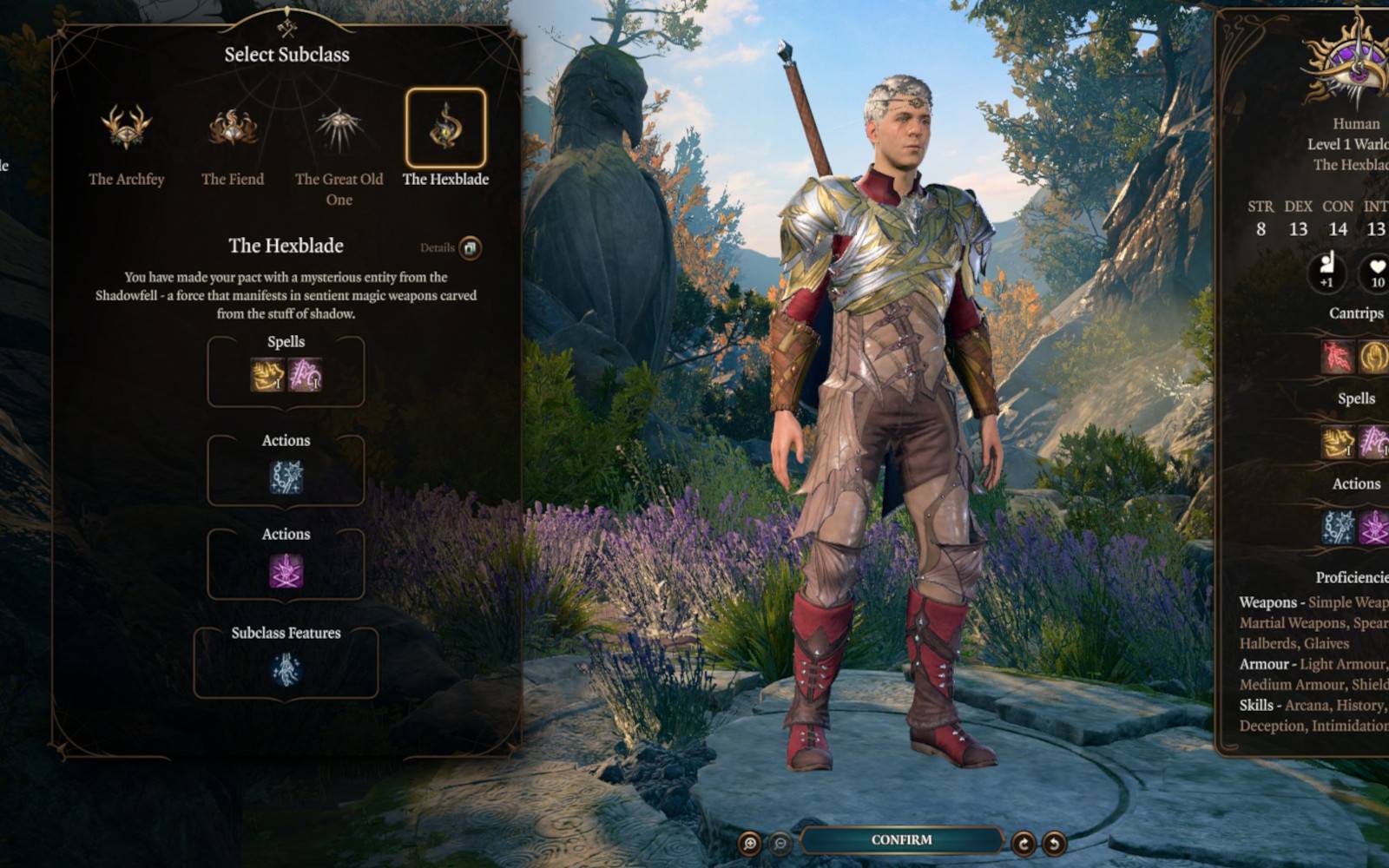Inspect the Subclass Features glowing hand icon
The height and width of the screenshot is (868, 1389).
[286, 669]
